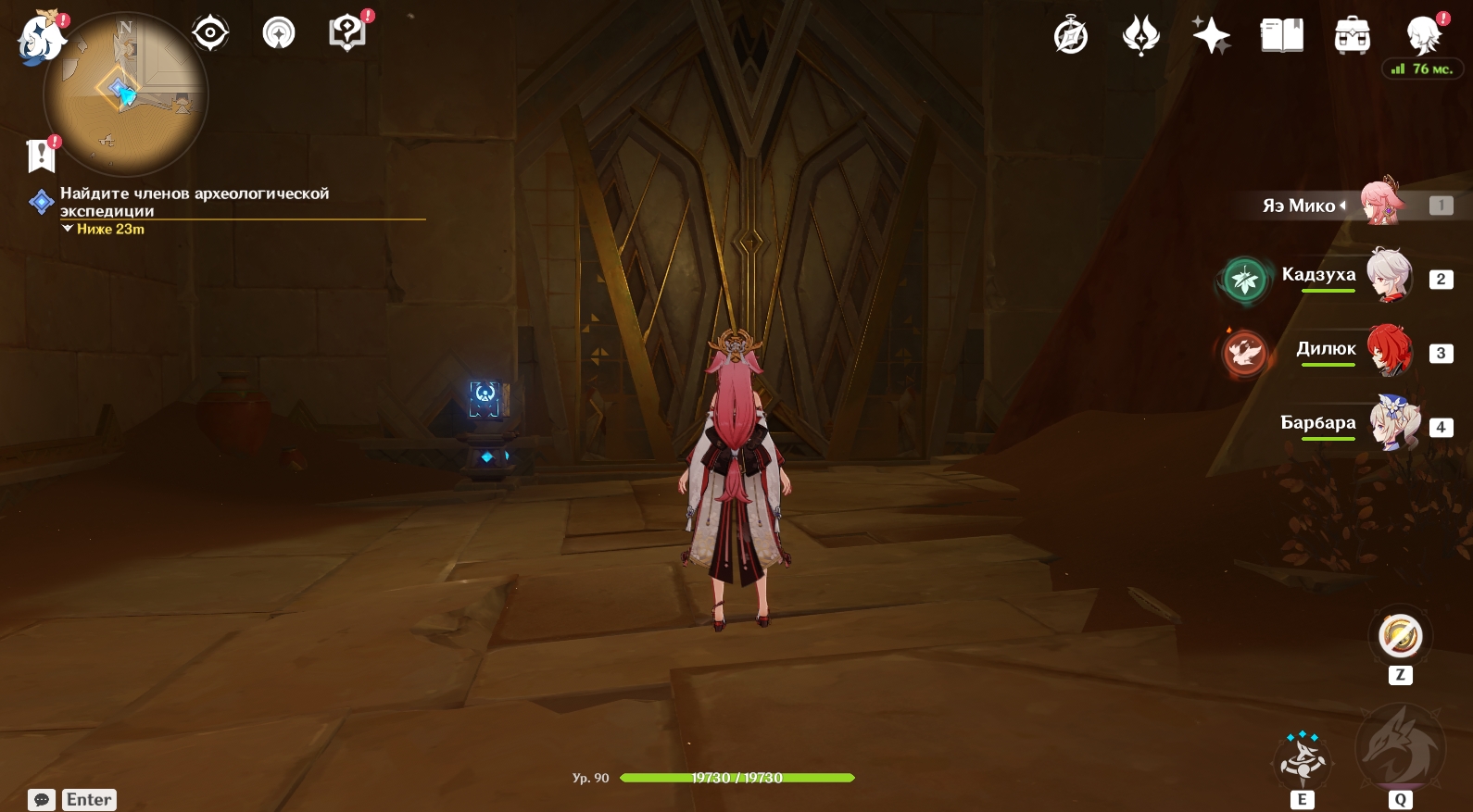Screen dimensions: 1473x812
Task: Open the character profile icon
Action: point(1423,36)
